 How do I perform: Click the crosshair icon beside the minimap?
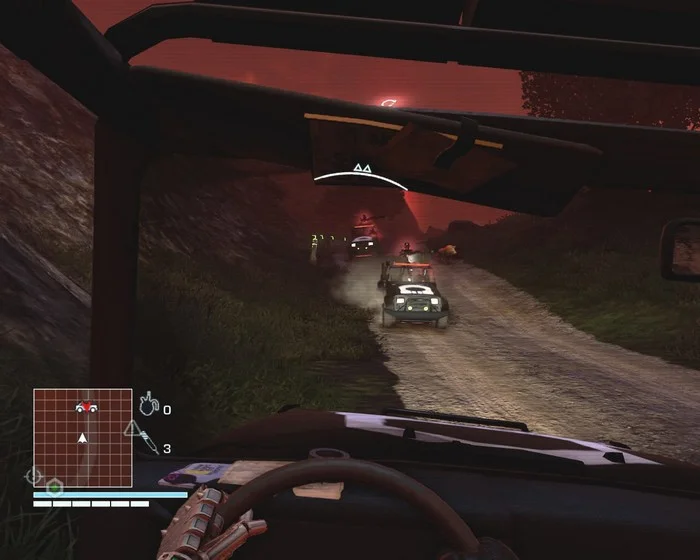[x=33, y=476]
